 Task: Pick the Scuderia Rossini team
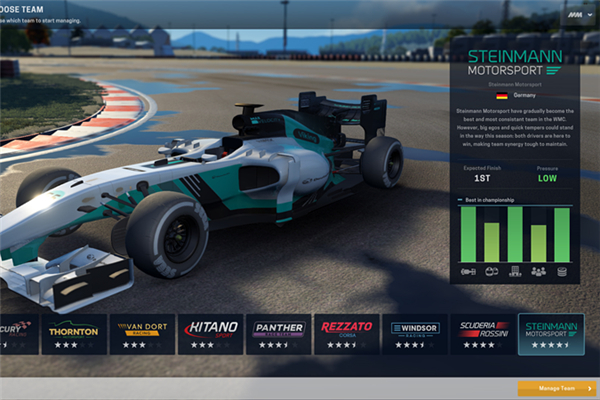point(482,333)
